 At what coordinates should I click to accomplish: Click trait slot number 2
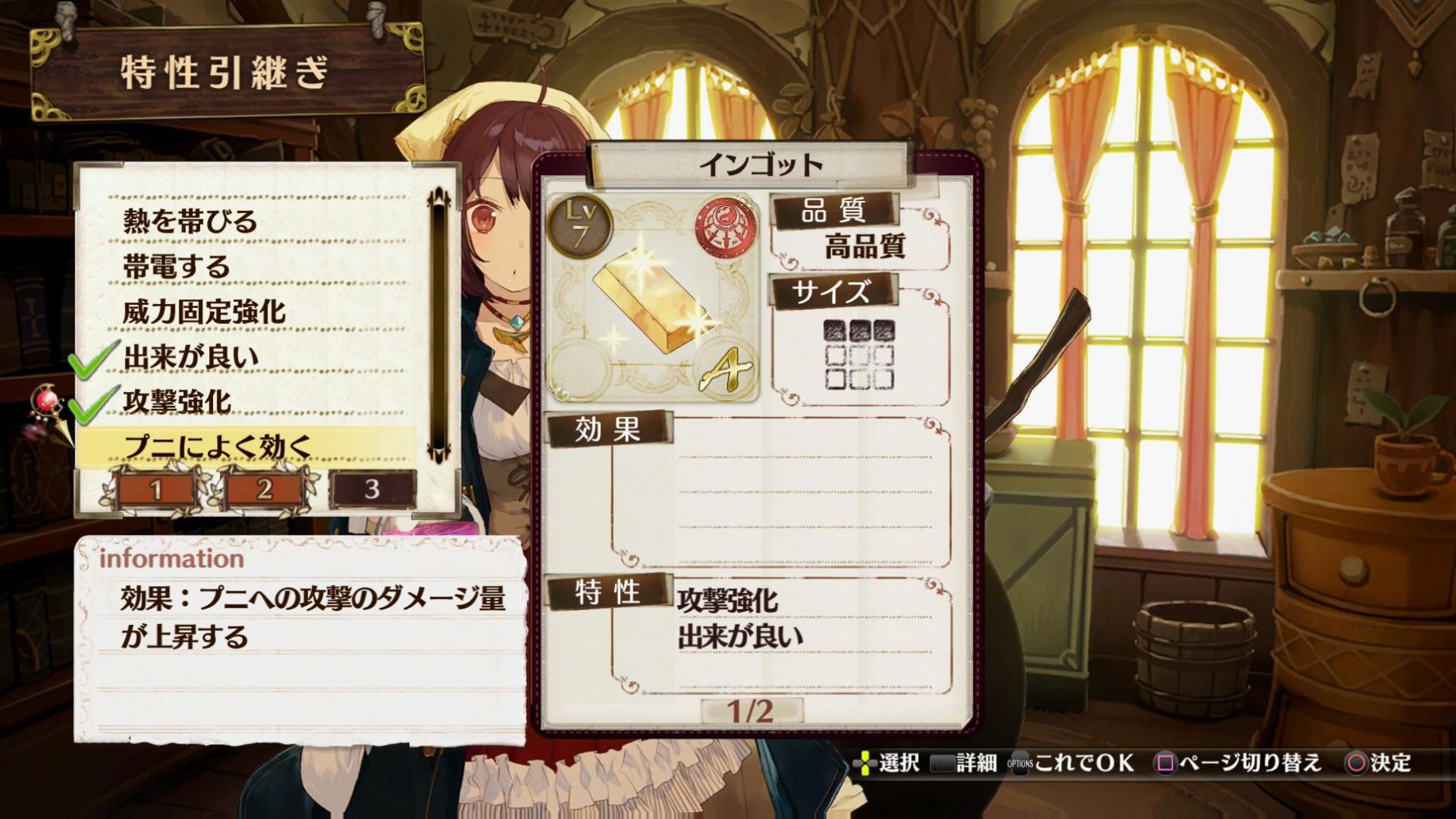(264, 490)
